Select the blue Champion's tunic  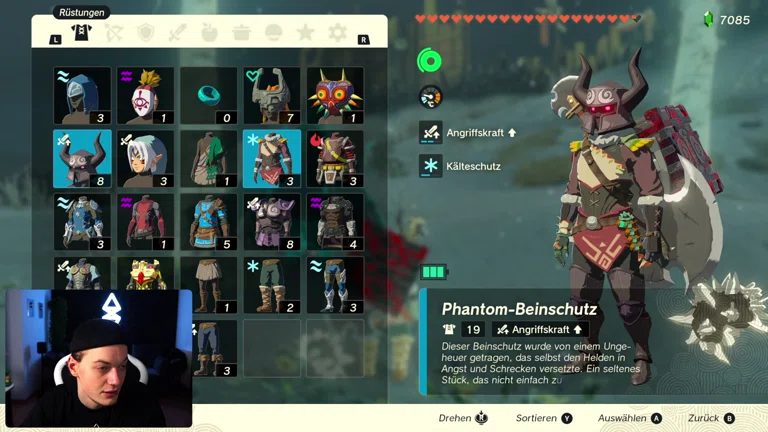[208, 222]
